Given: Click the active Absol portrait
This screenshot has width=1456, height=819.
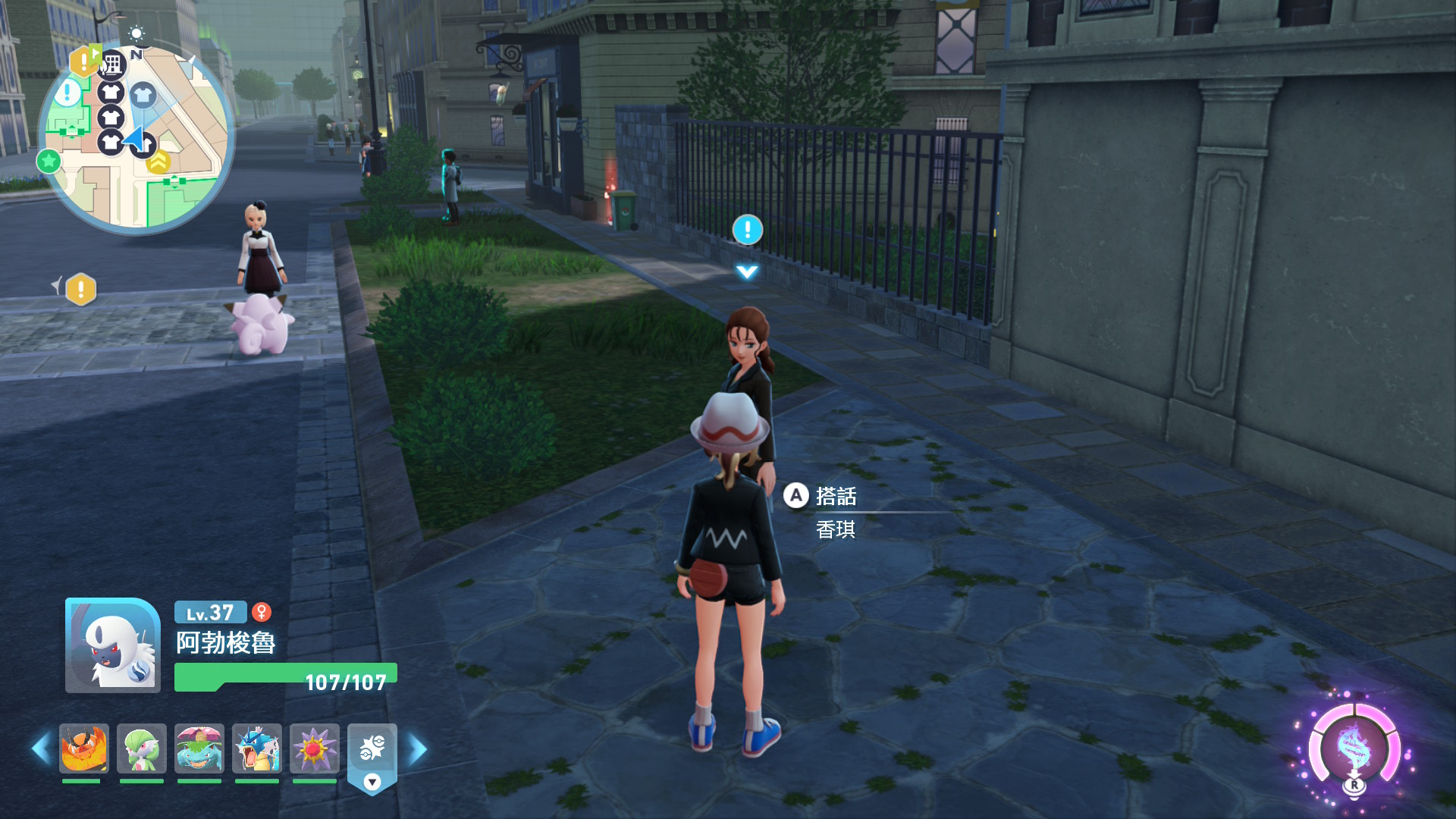Looking at the screenshot, I should 113,645.
